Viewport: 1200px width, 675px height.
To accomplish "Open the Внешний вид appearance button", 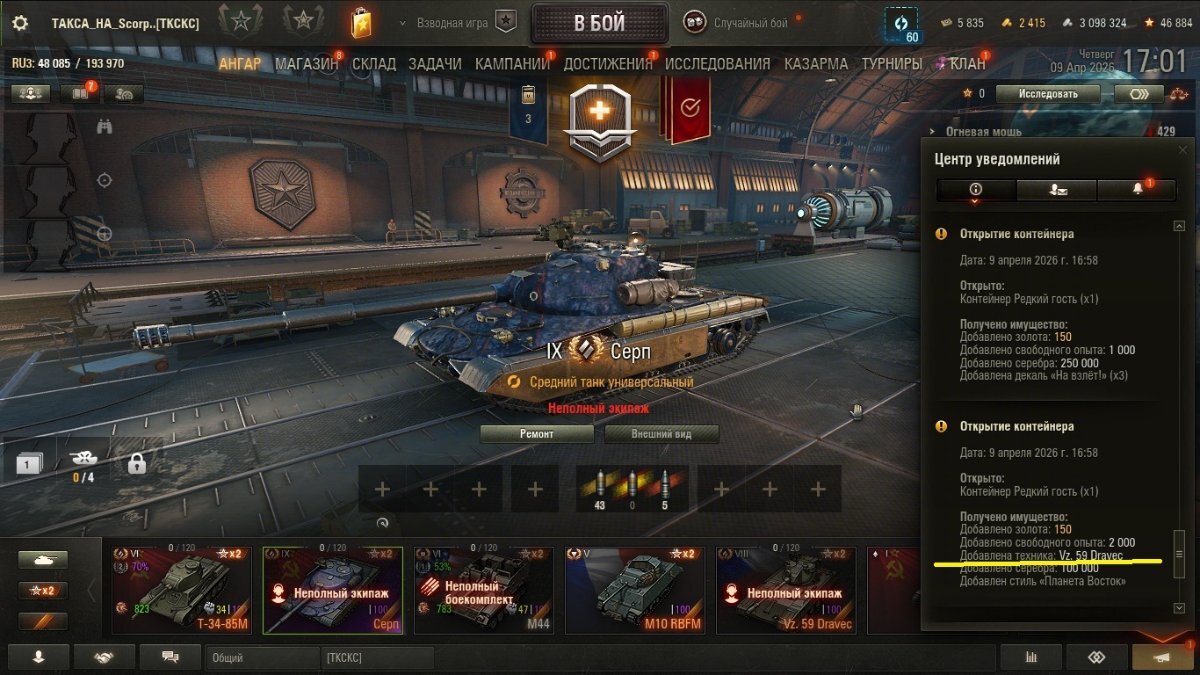I will pyautogui.click(x=661, y=434).
